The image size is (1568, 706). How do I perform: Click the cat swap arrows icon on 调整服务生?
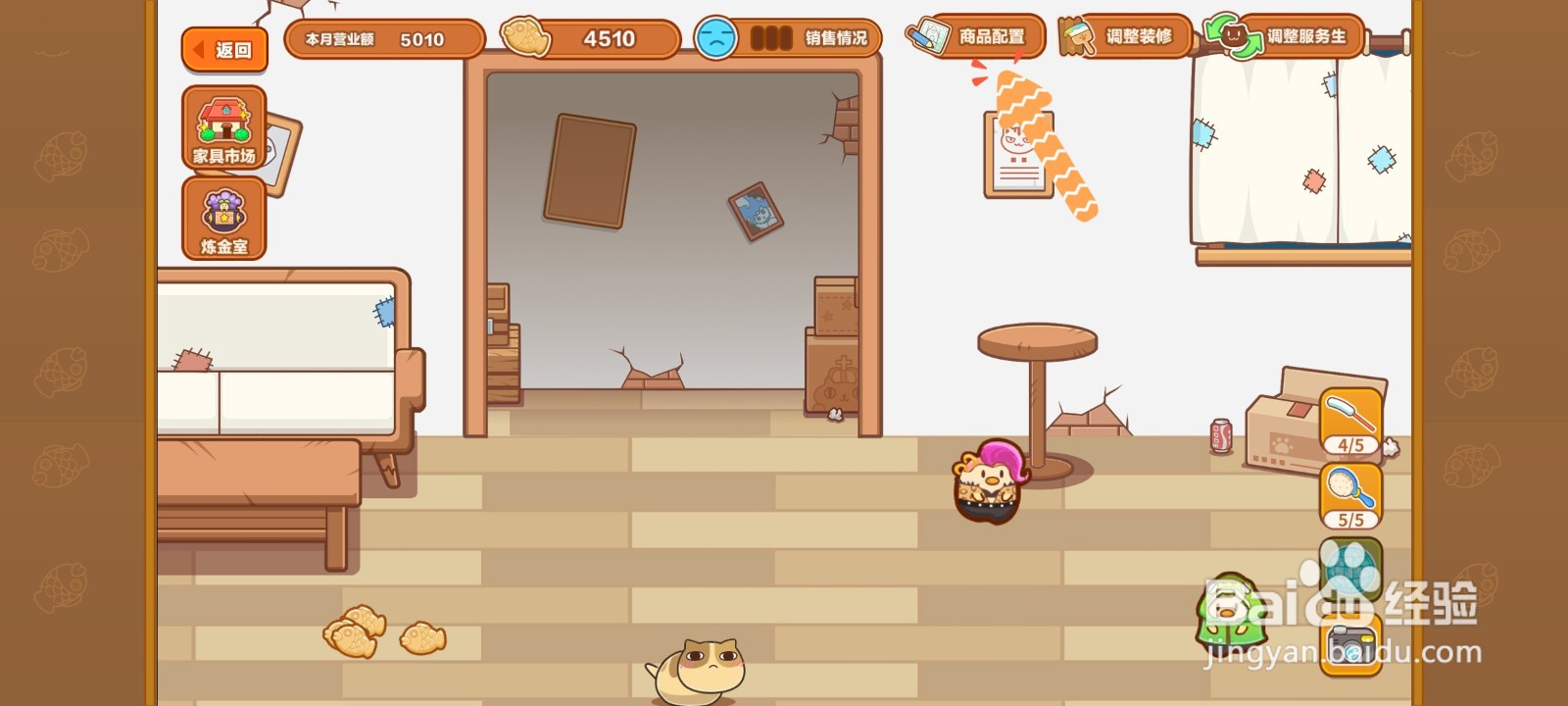(1235, 36)
